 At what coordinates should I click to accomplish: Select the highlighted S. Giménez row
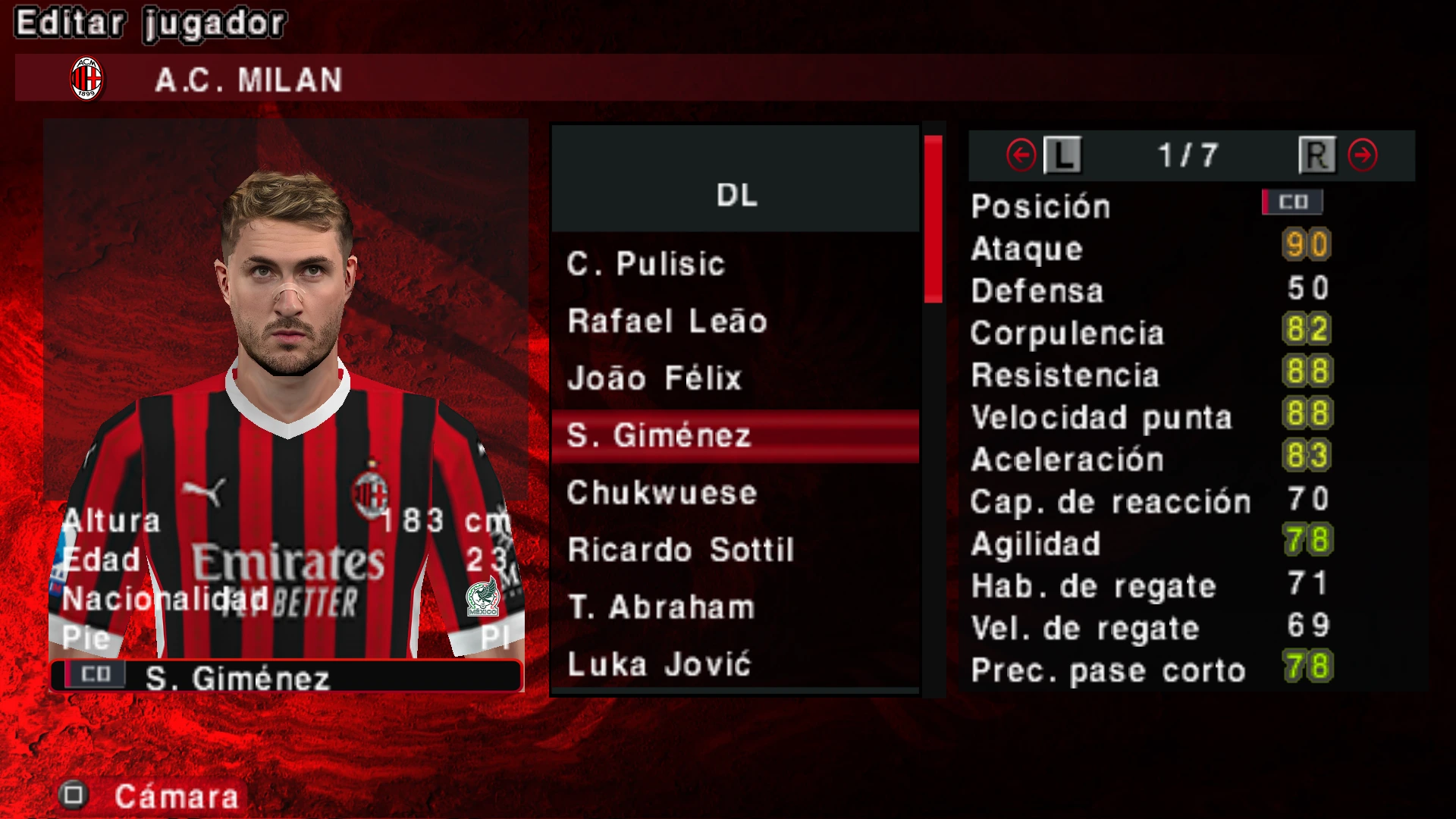(735, 436)
